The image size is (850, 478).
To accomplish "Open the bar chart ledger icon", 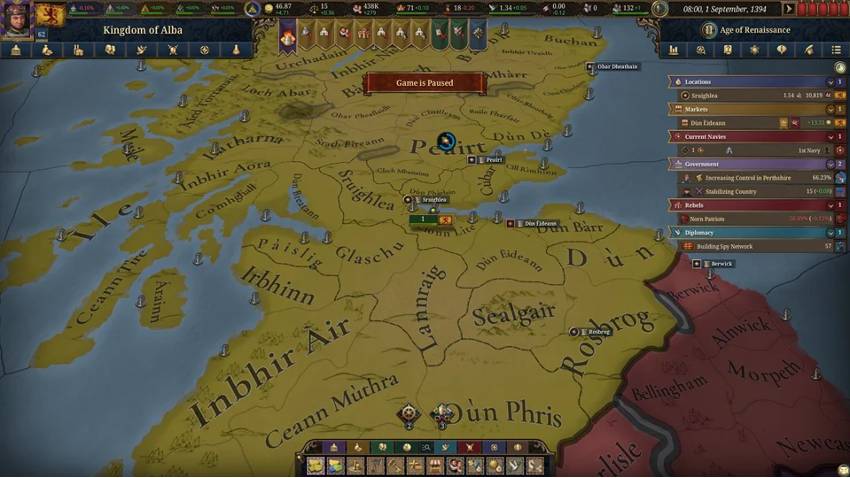I will [674, 50].
